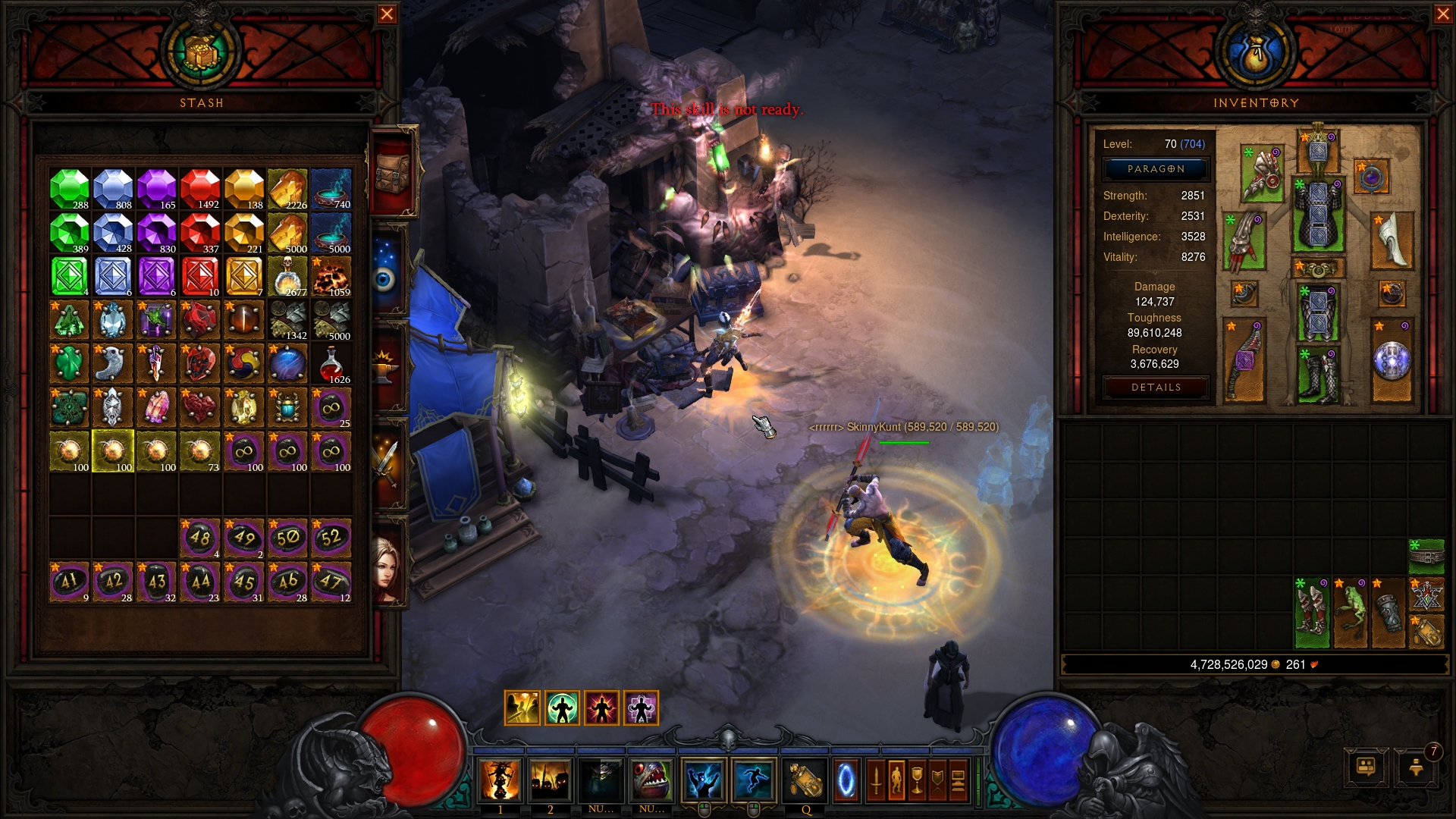
Task: Open the chat speech bubble button
Action: 1366,767
